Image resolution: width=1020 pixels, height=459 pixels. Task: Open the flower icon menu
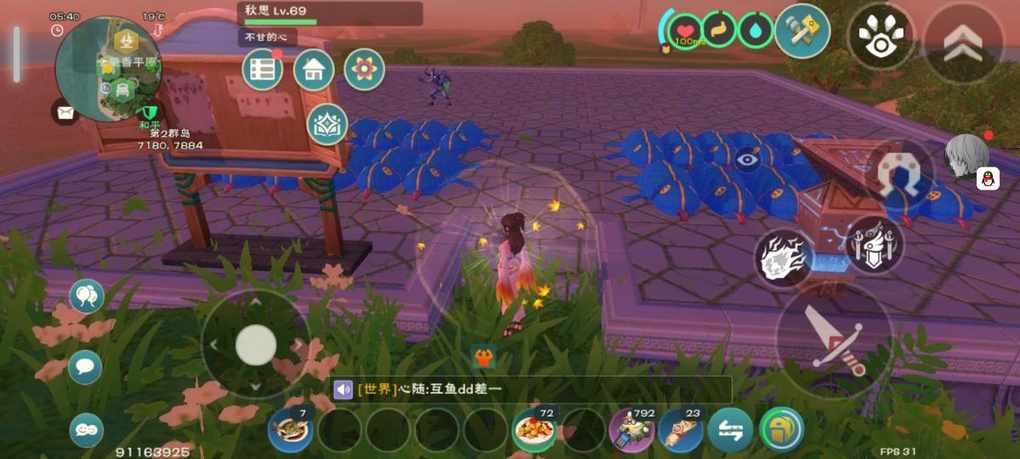(364, 69)
